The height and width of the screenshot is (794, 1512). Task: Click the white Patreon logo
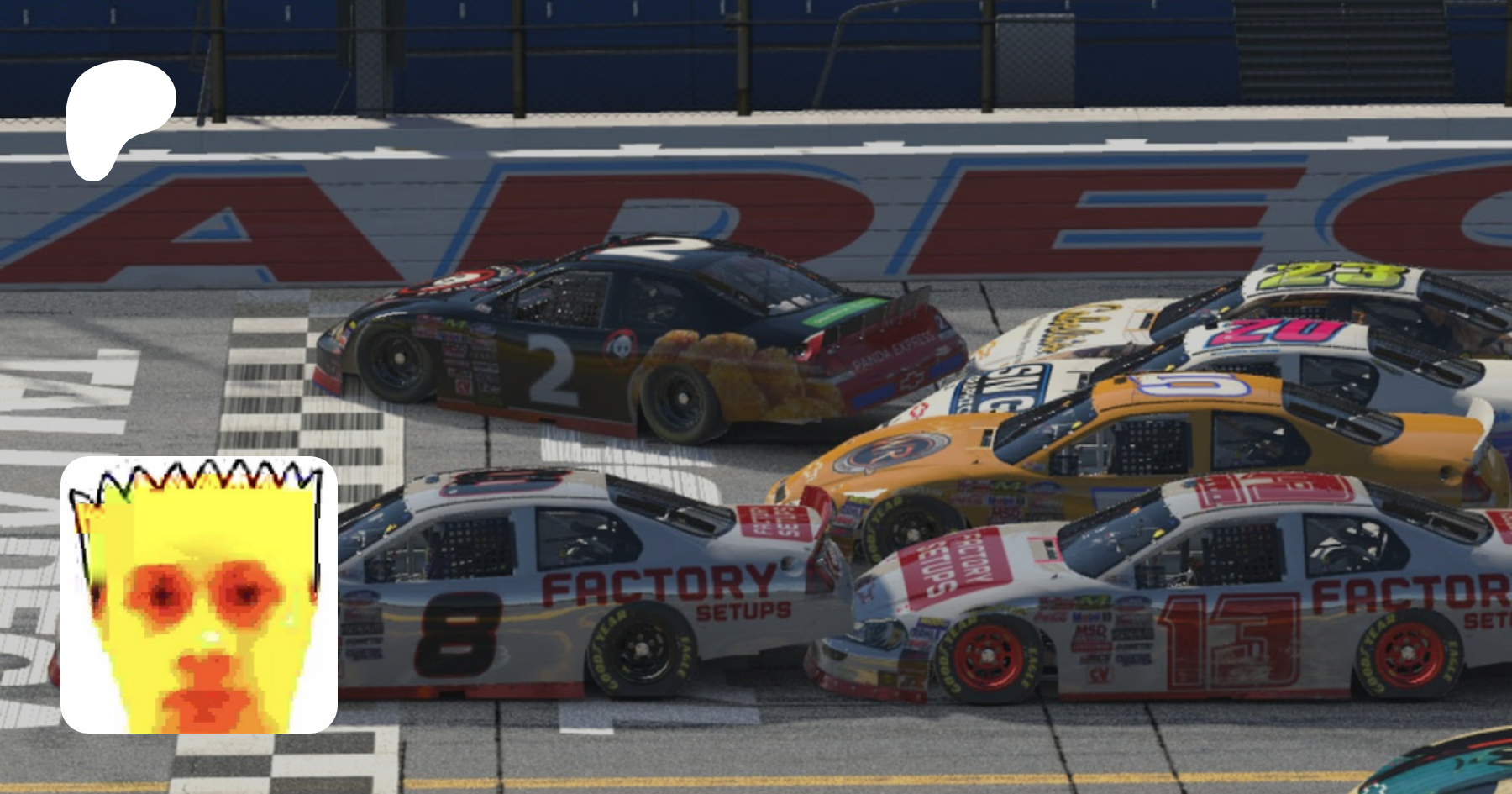[x=118, y=118]
